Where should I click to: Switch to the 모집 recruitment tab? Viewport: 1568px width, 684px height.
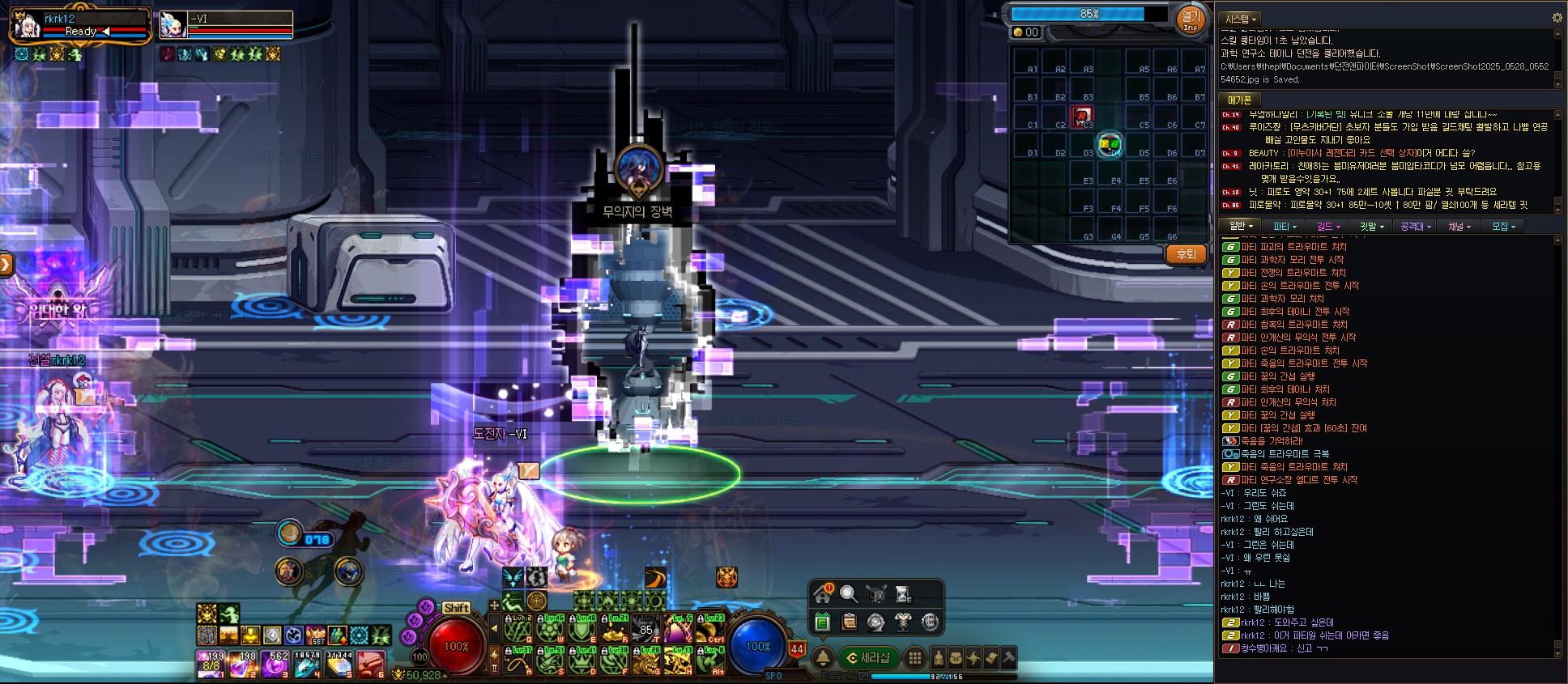[x=1503, y=227]
